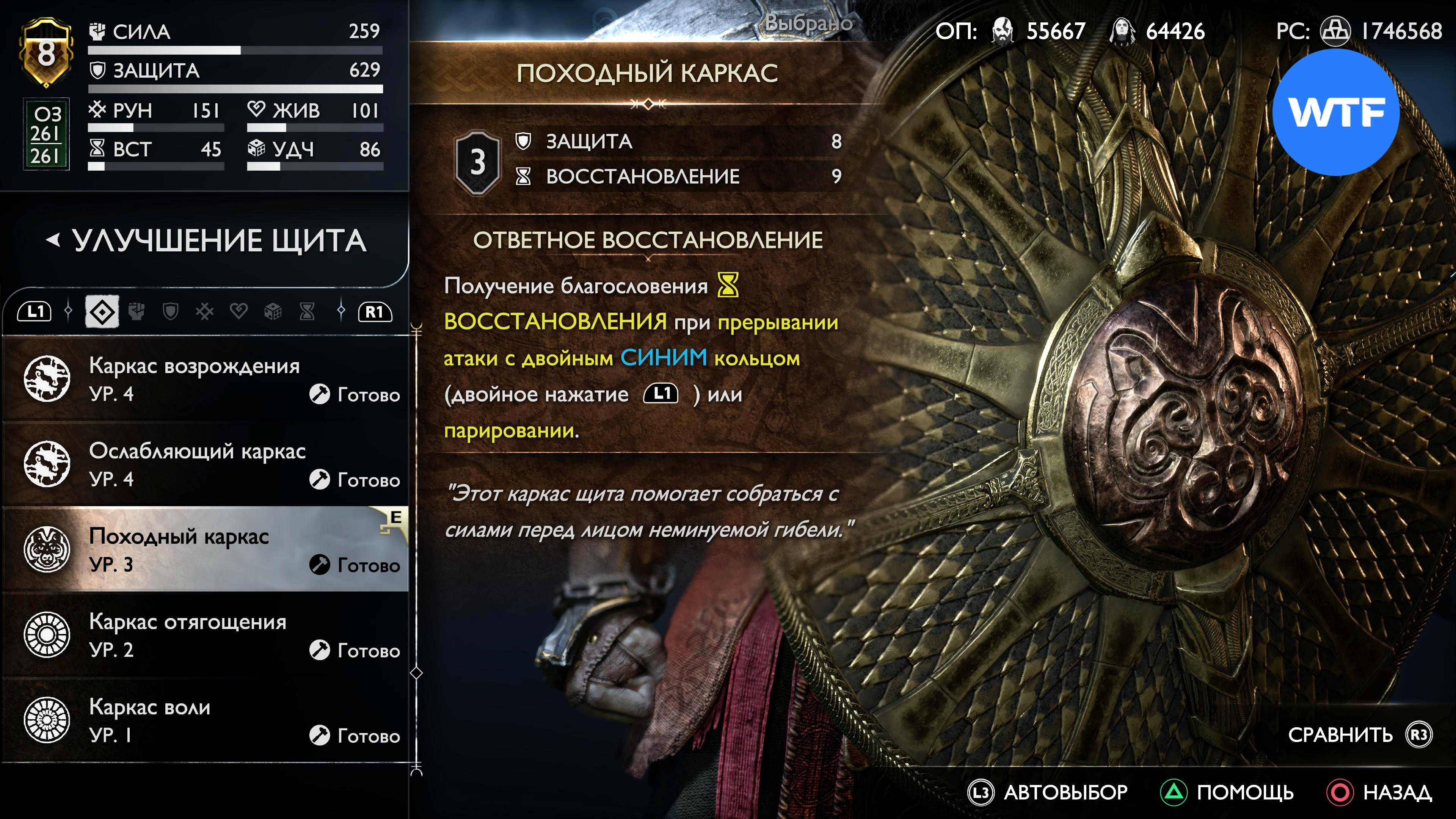Choose the Ослабляющий каркас entry
The image size is (1456, 819).
pos(206,464)
